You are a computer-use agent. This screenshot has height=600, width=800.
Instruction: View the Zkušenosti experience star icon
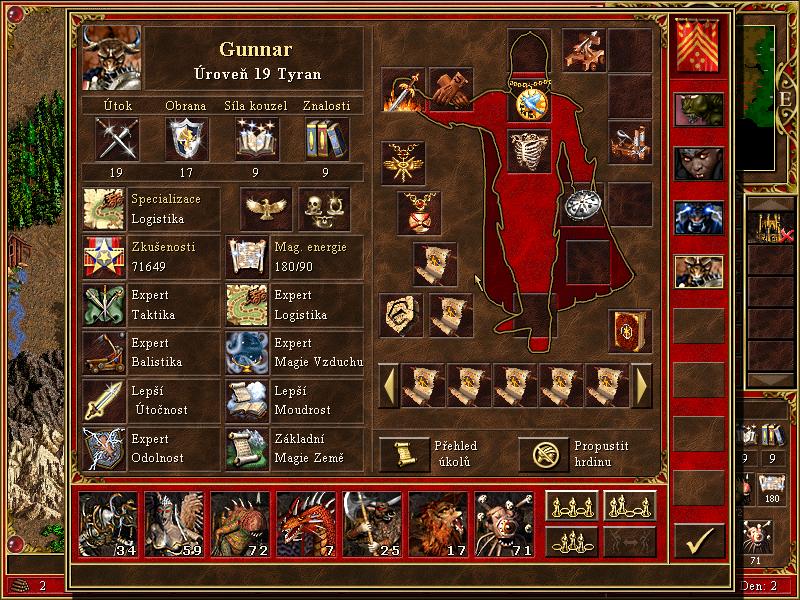[103, 256]
